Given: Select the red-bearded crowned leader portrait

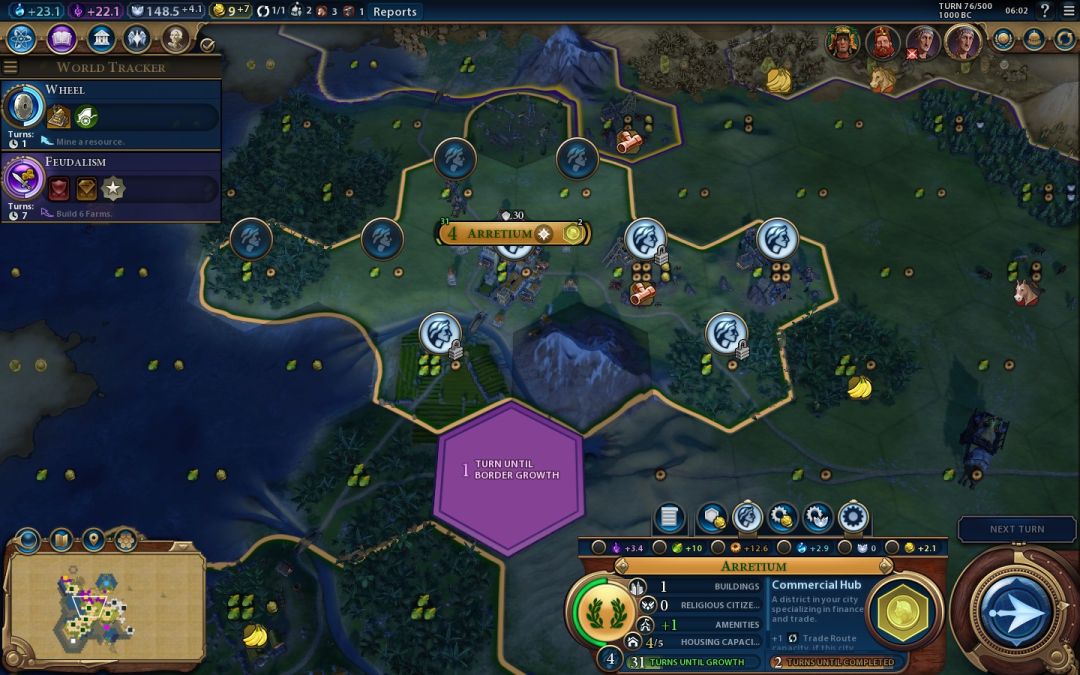Looking at the screenshot, I should [881, 43].
